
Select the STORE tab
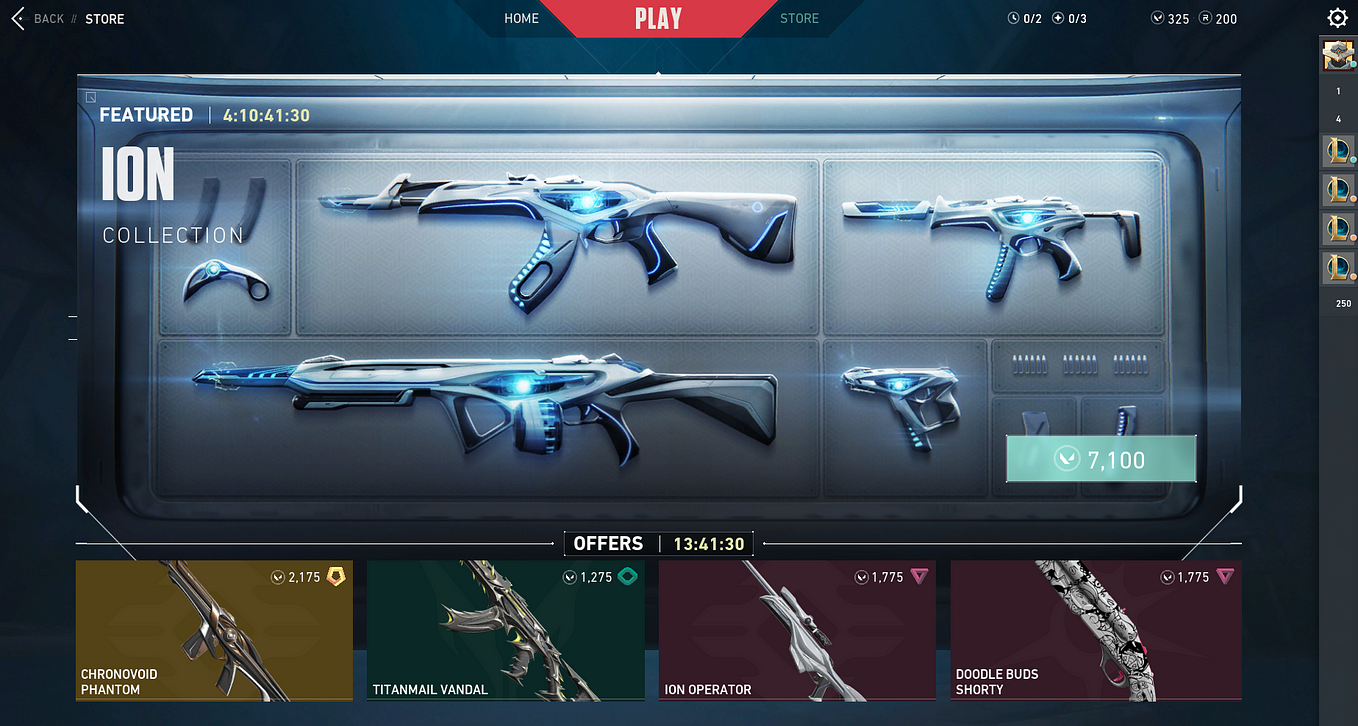coord(798,18)
